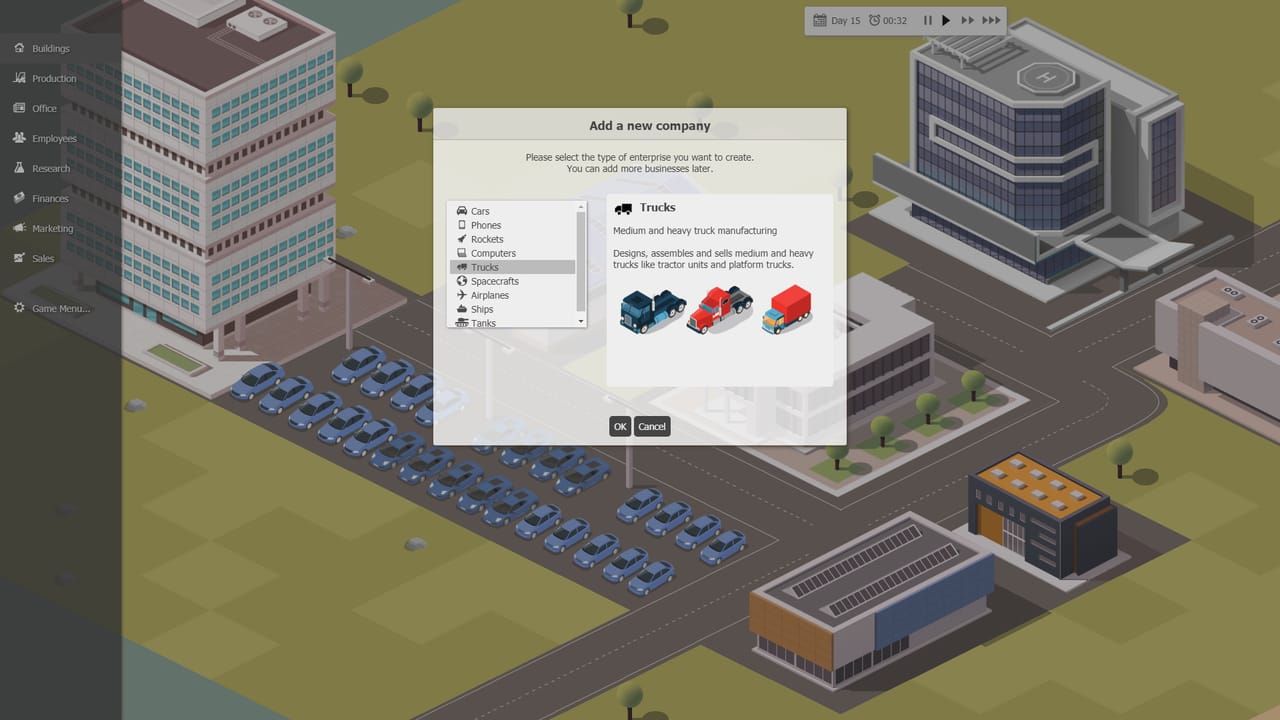Image resolution: width=1280 pixels, height=720 pixels.
Task: Click the up arrow on the enterprise list scrollbar
Action: tap(580, 207)
